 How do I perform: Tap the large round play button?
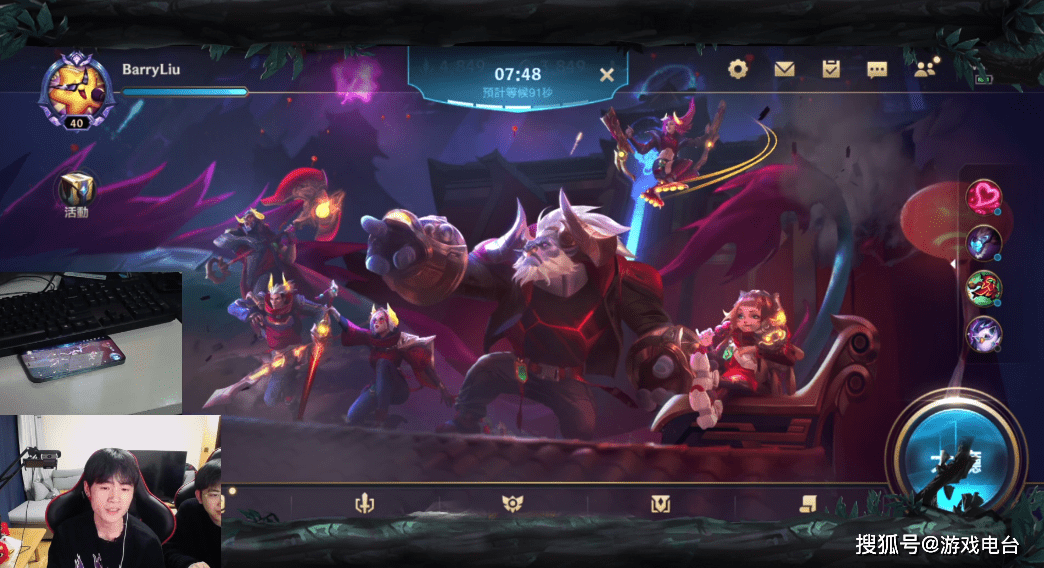coord(957,454)
